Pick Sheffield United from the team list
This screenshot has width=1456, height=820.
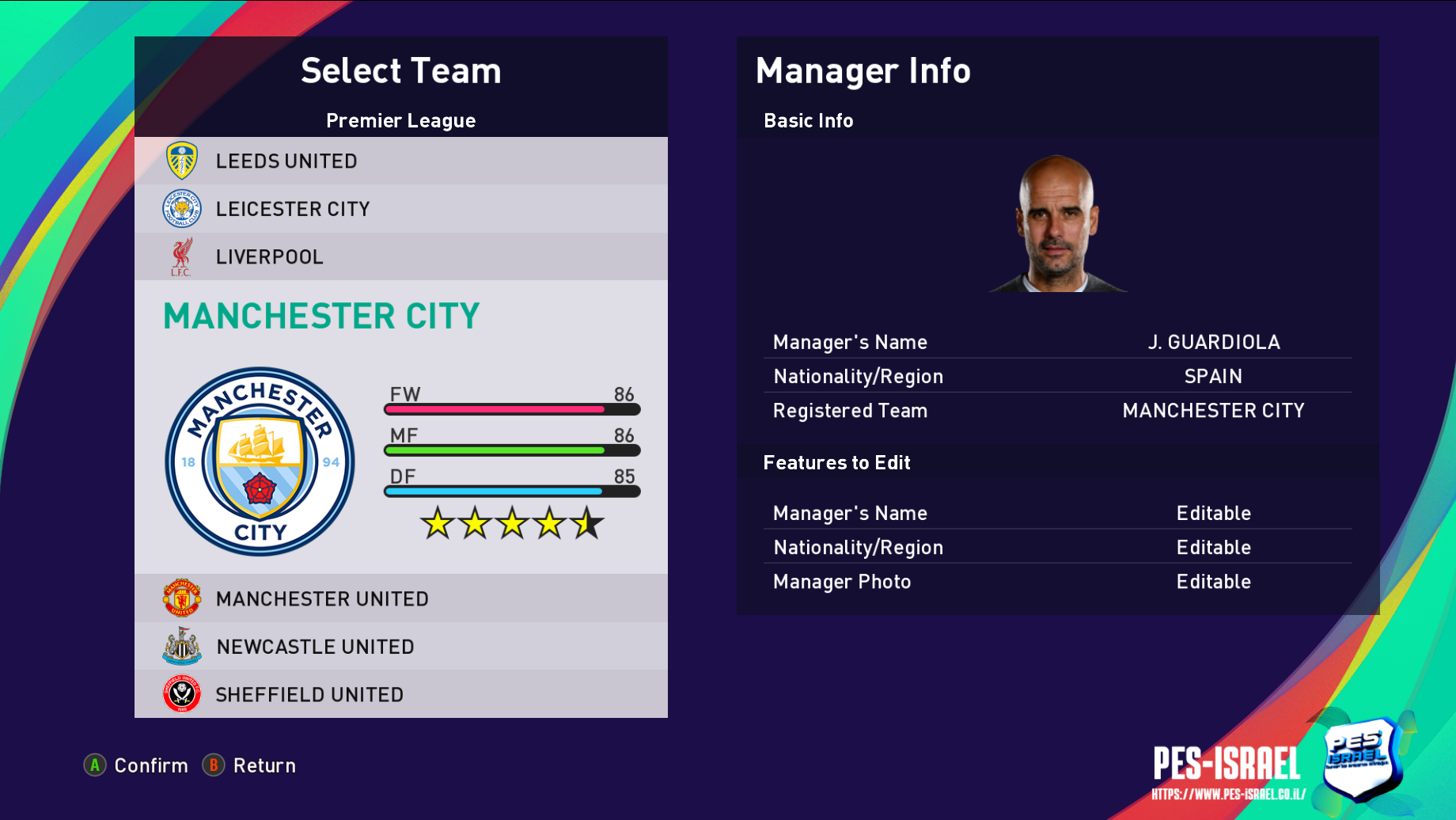point(400,694)
